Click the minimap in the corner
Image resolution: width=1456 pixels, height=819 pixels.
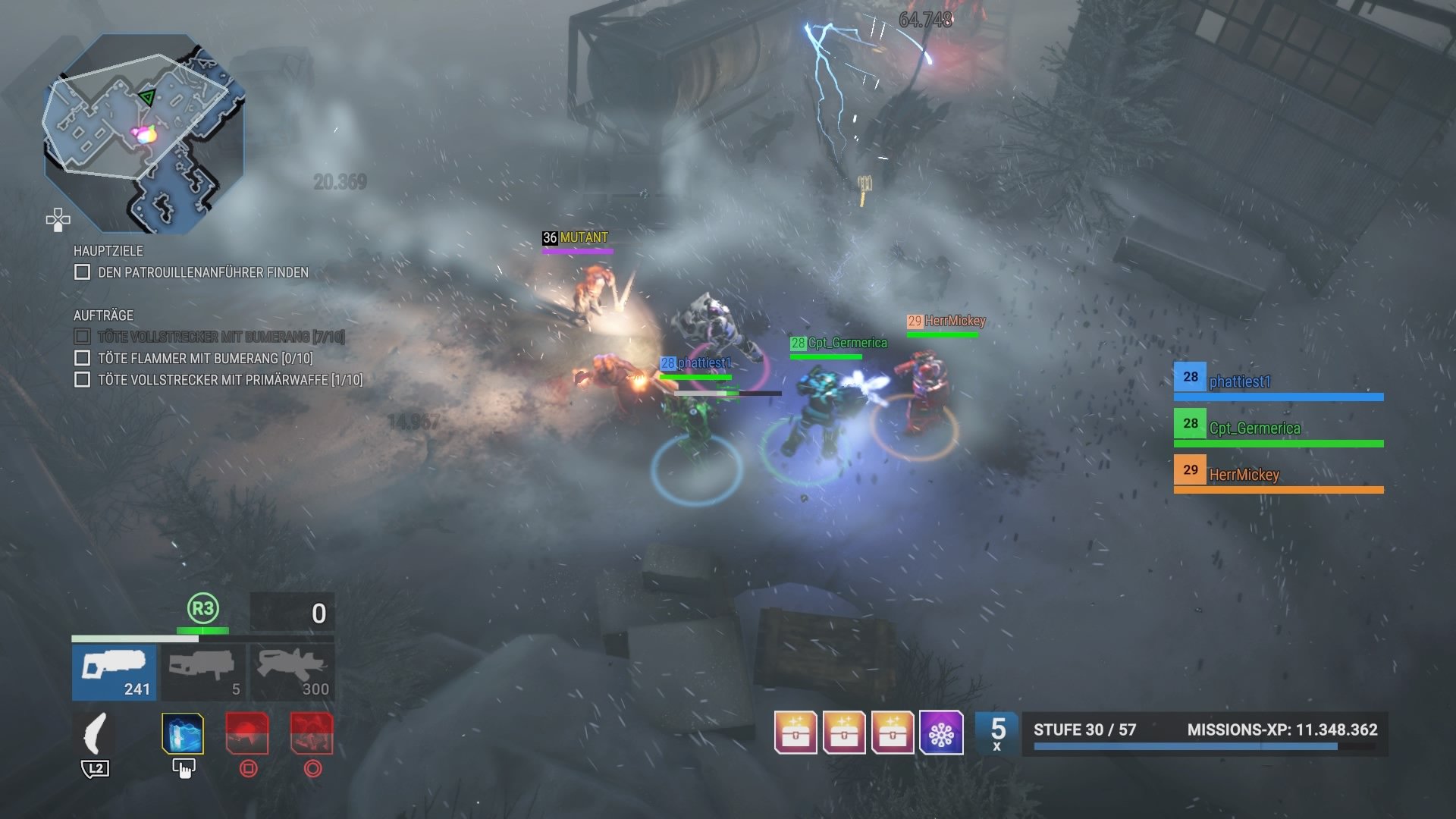pyautogui.click(x=144, y=133)
